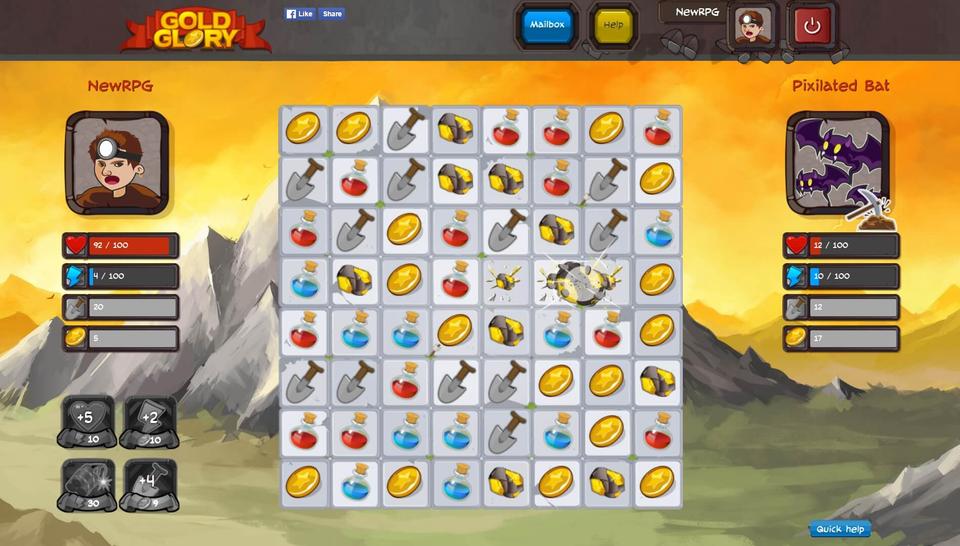Share the game via the Share button
This screenshot has width=960, height=546.
pos(333,14)
